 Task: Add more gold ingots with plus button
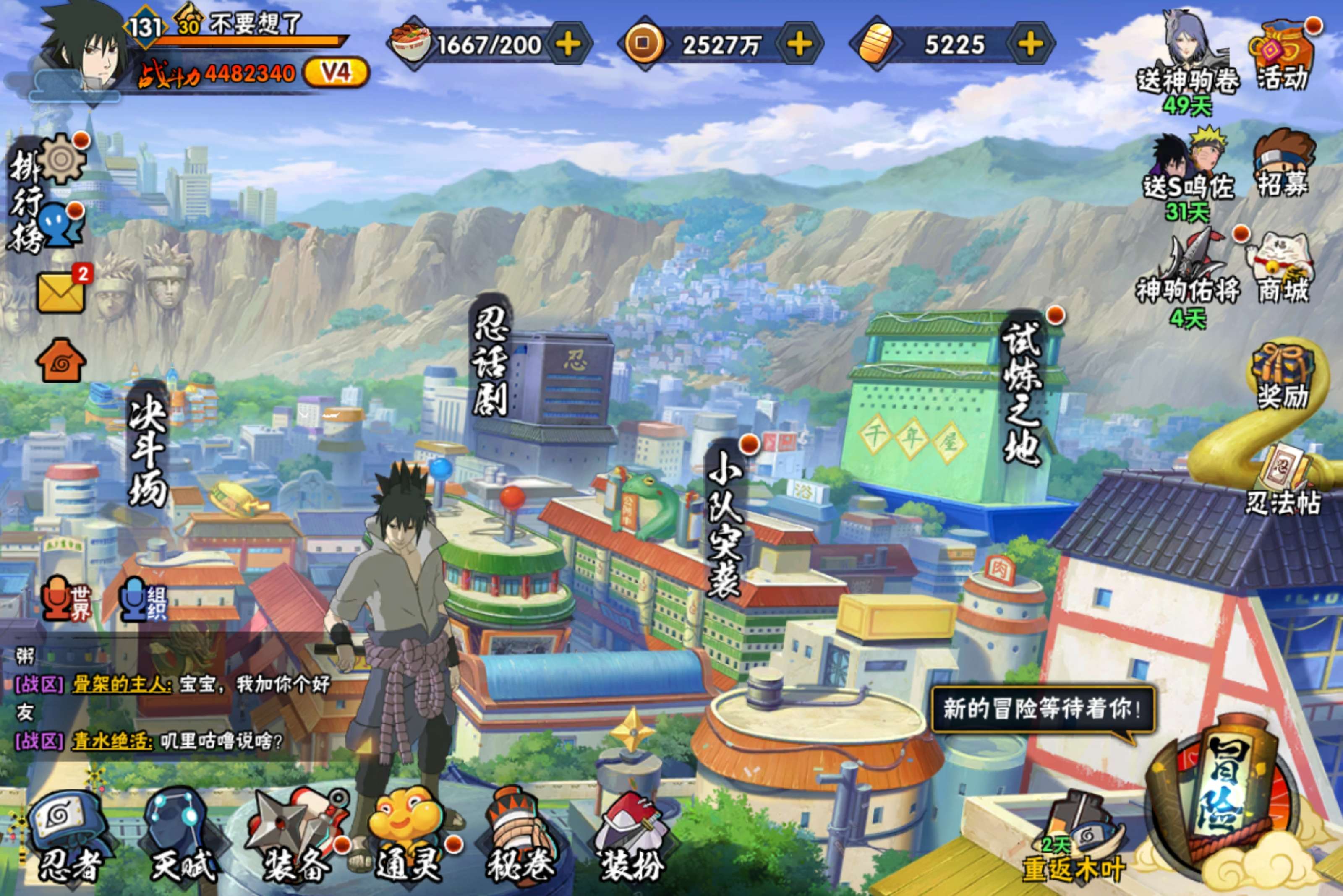1030,44
